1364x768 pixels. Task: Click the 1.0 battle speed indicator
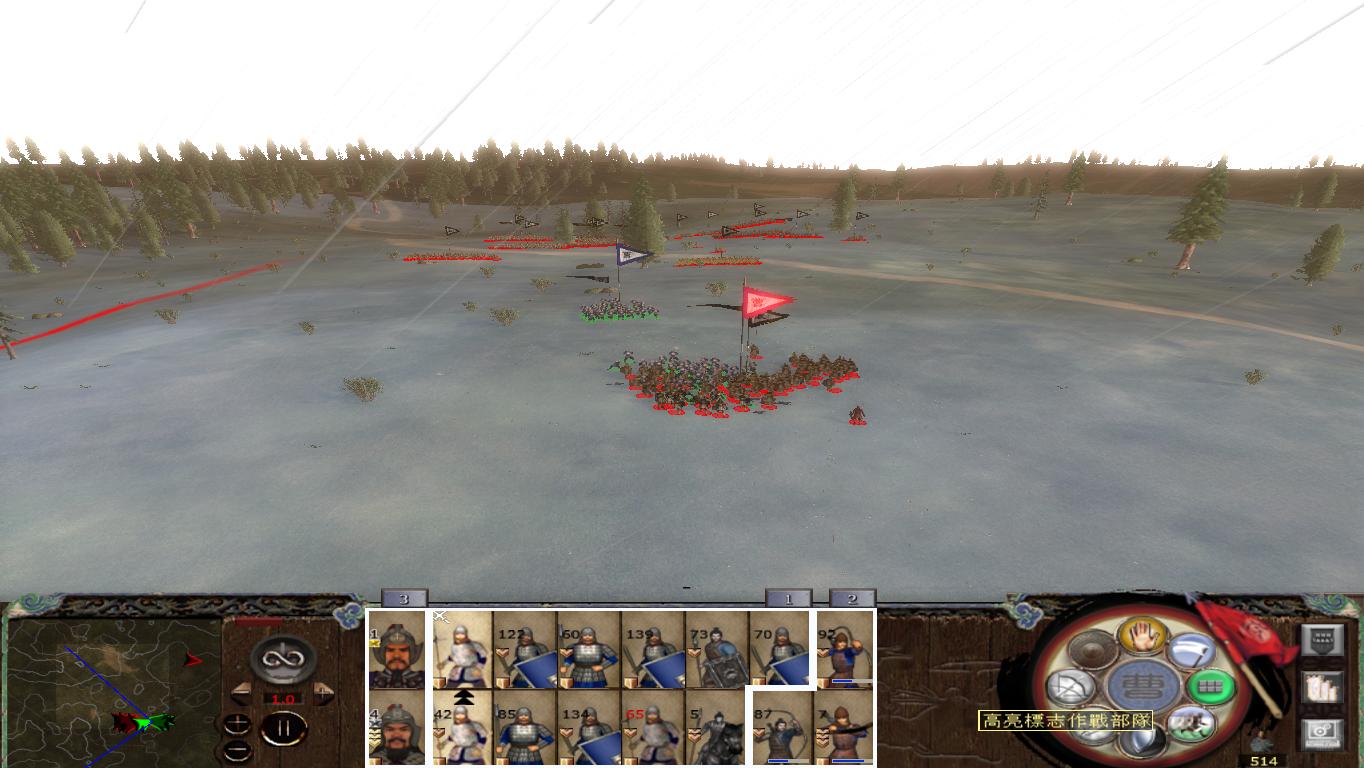[x=283, y=698]
